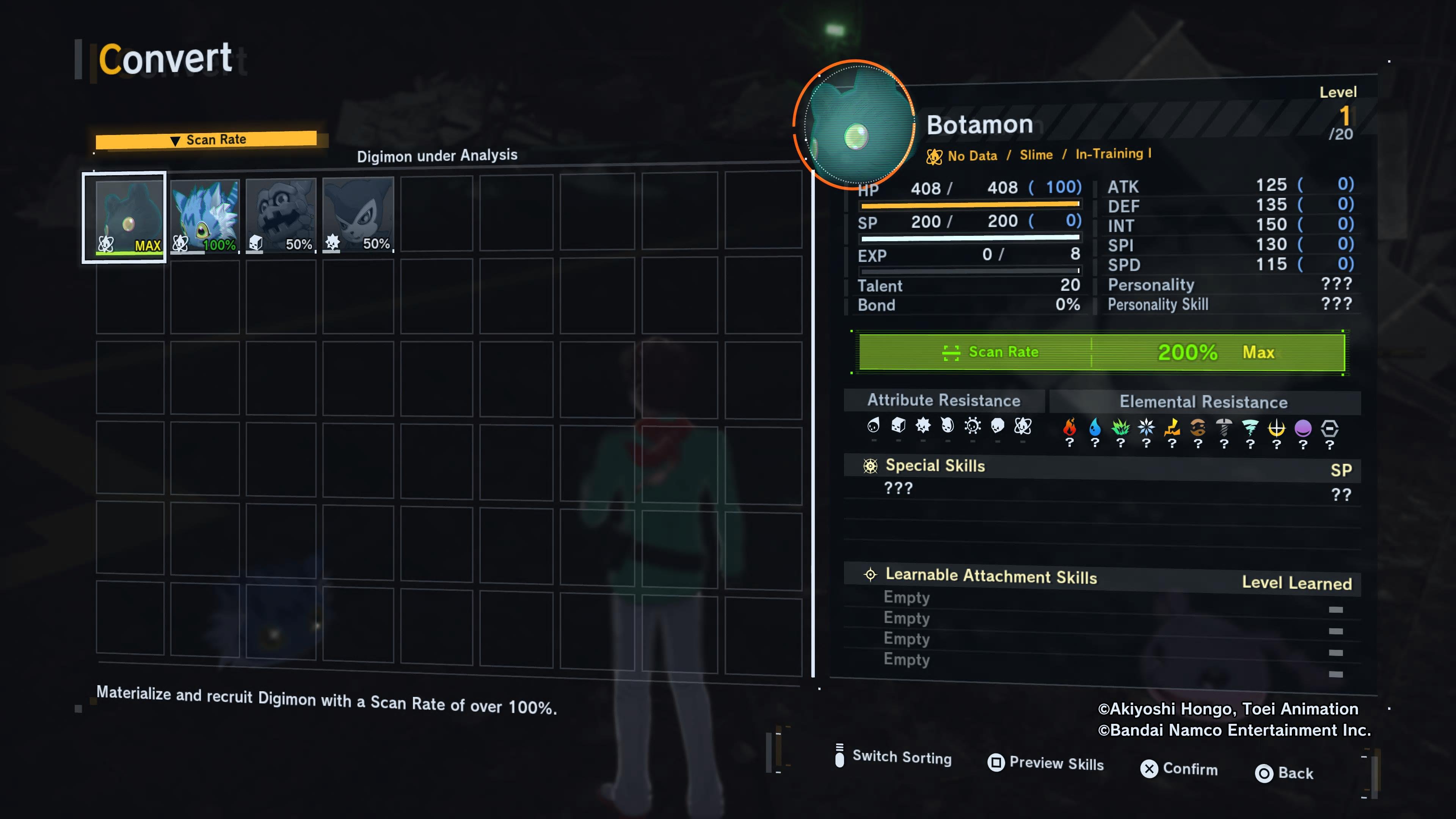
Task: Select the Botamon tile marked MAX
Action: click(x=124, y=217)
